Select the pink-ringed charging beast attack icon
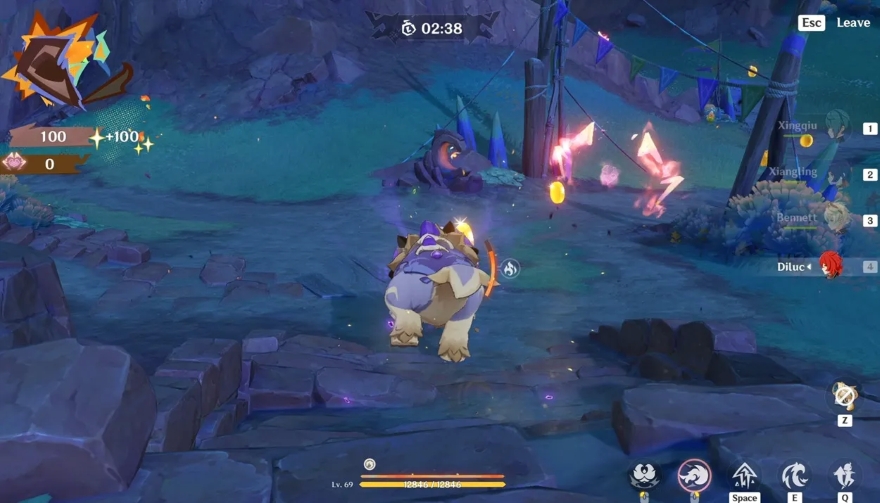The width and height of the screenshot is (880, 503). (694, 475)
